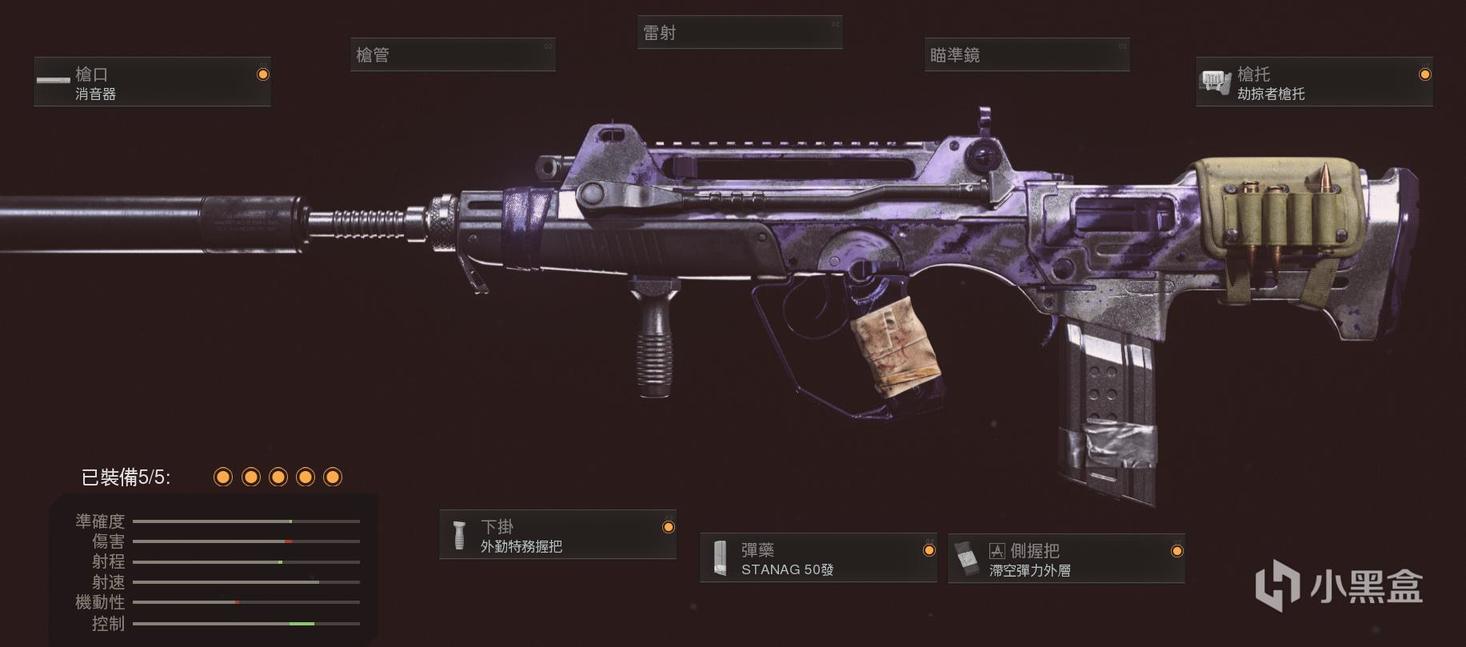Select the 槍托 stock slot with 劫掠者槍托
This screenshot has height=647, width=1466.
click(1314, 83)
